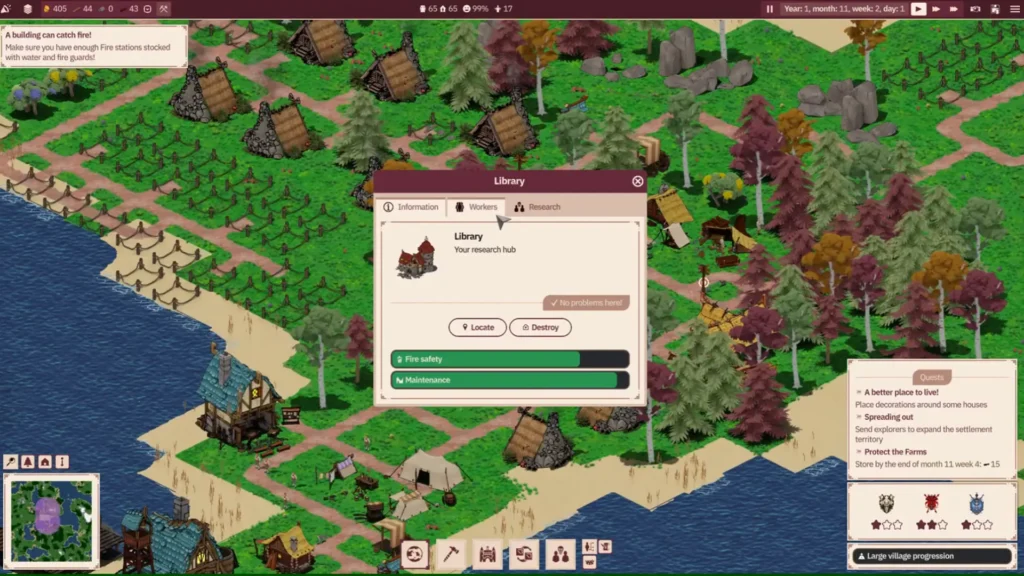Image resolution: width=1024 pixels, height=576 pixels.
Task: Toggle the tree filter above minimap
Action: pos(28,462)
